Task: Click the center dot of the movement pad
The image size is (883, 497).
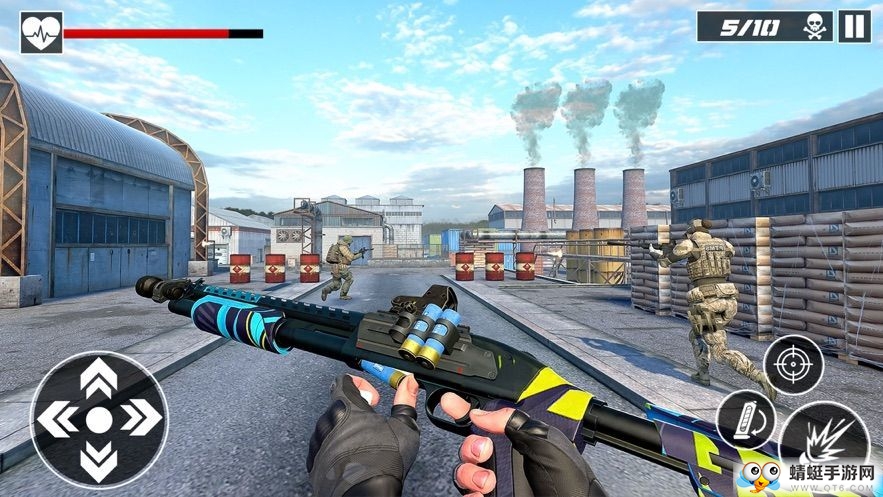Action: (x=99, y=419)
